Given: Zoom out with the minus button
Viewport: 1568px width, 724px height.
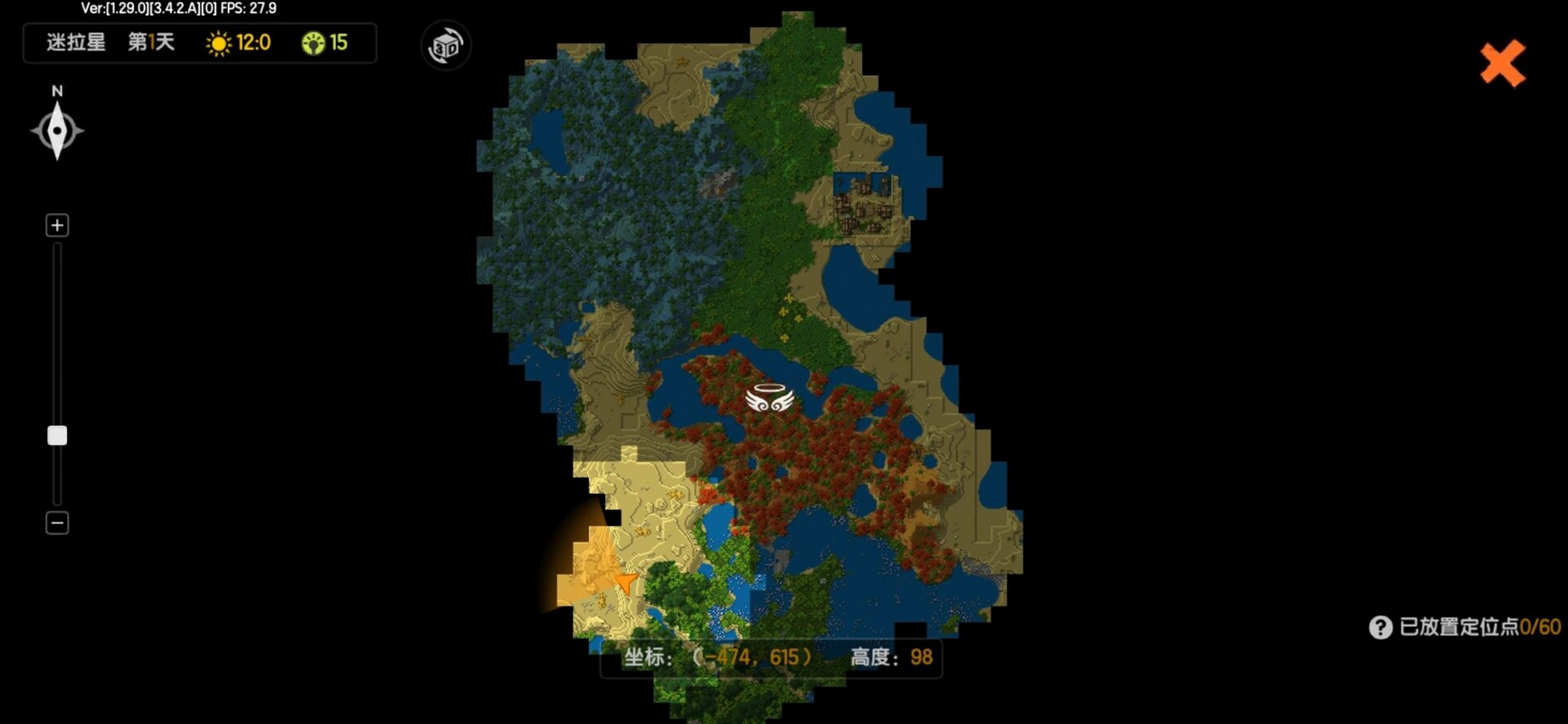Looking at the screenshot, I should [x=57, y=523].
